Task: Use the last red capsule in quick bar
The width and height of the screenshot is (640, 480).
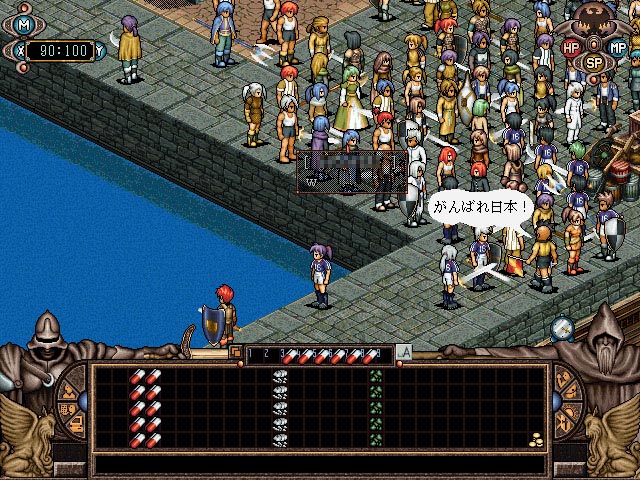Action: click(372, 354)
